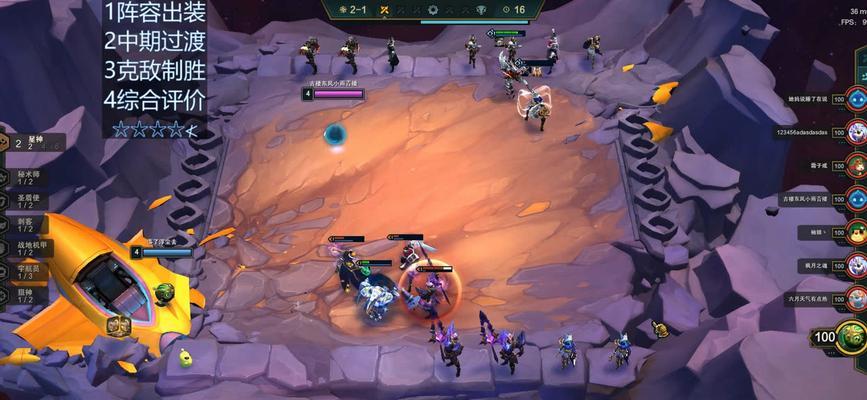The height and width of the screenshot is (400, 867).
Task: Select your own 100 health portrait
Action: pos(850,337)
